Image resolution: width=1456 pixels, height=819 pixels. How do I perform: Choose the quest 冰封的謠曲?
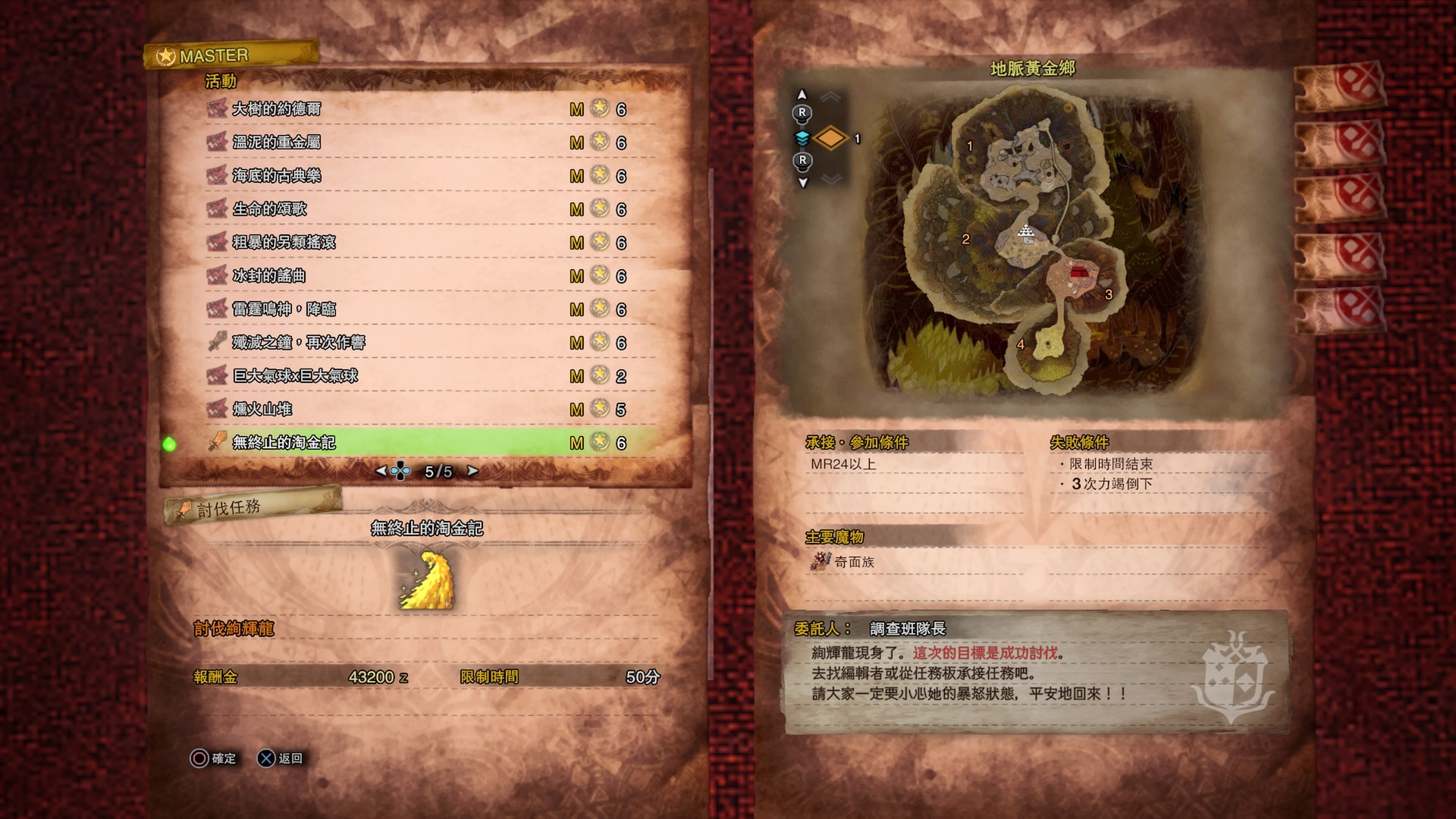269,276
